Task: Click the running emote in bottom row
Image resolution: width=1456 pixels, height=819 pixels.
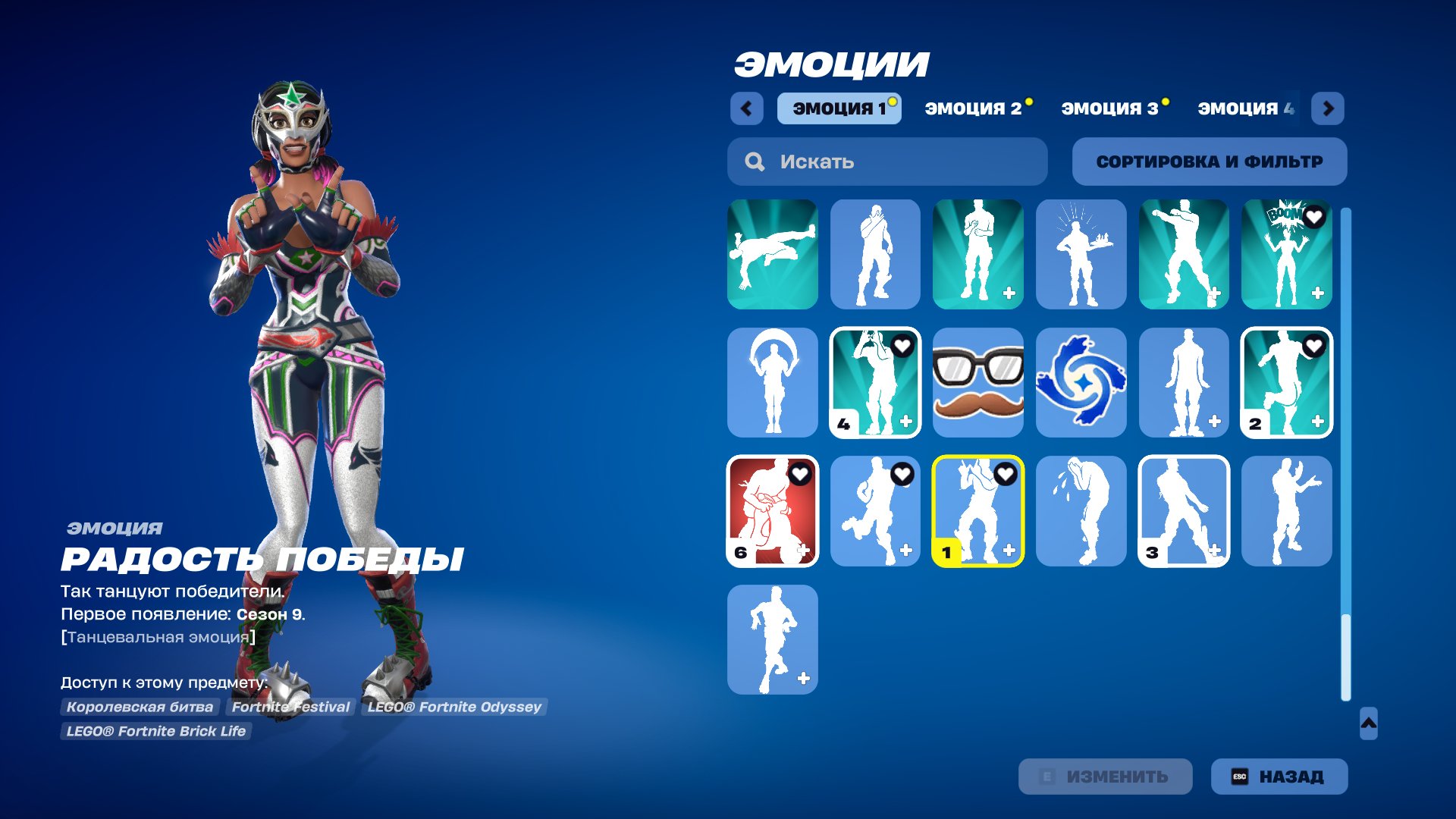Action: tap(772, 639)
